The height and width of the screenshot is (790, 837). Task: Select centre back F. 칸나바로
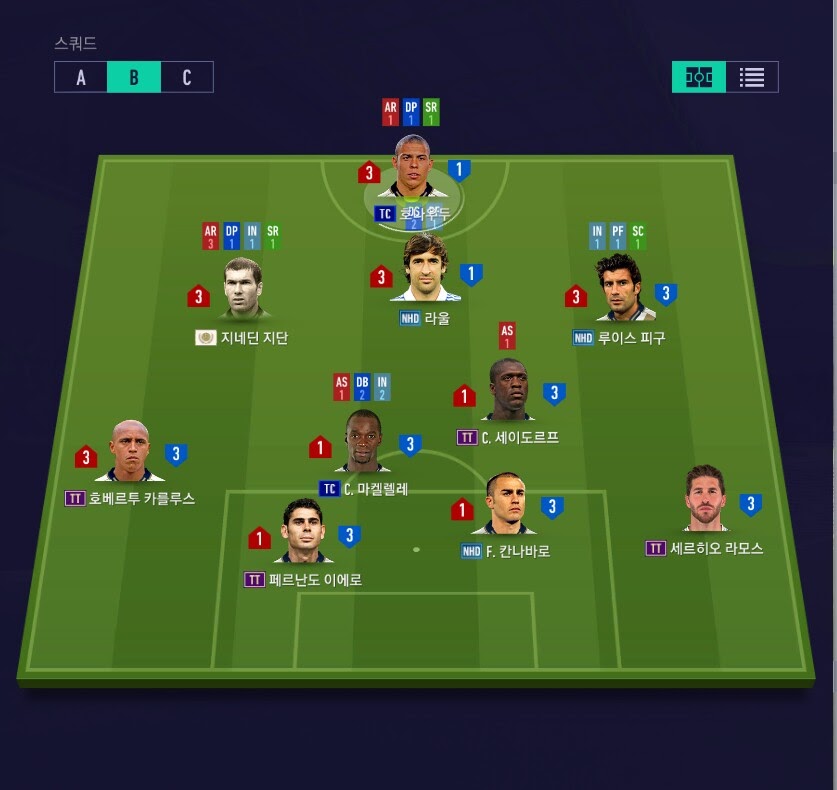click(505, 505)
